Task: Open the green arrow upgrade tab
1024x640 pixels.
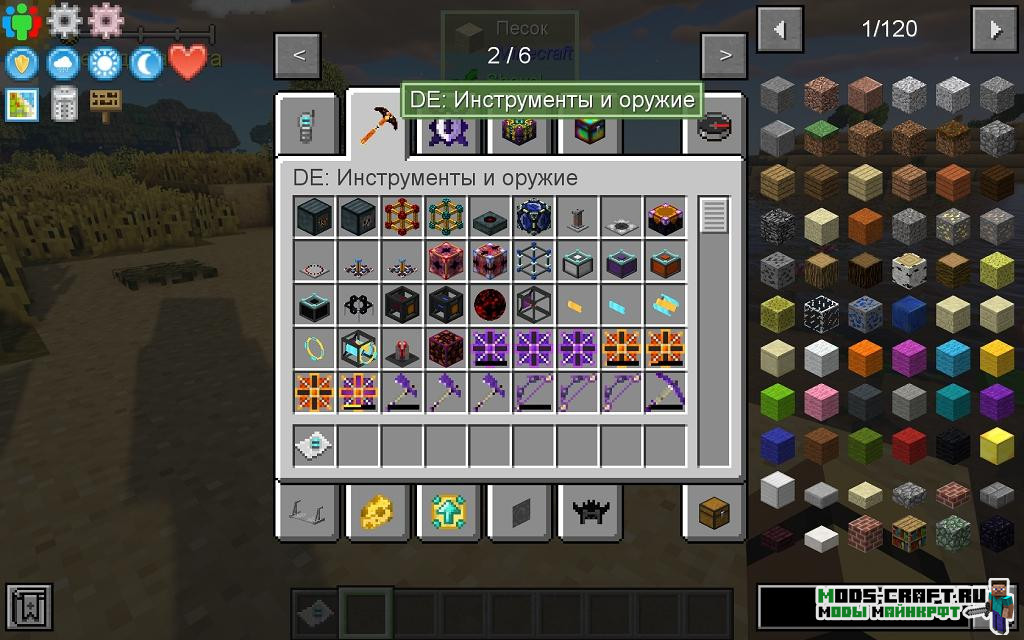Action: click(446, 512)
